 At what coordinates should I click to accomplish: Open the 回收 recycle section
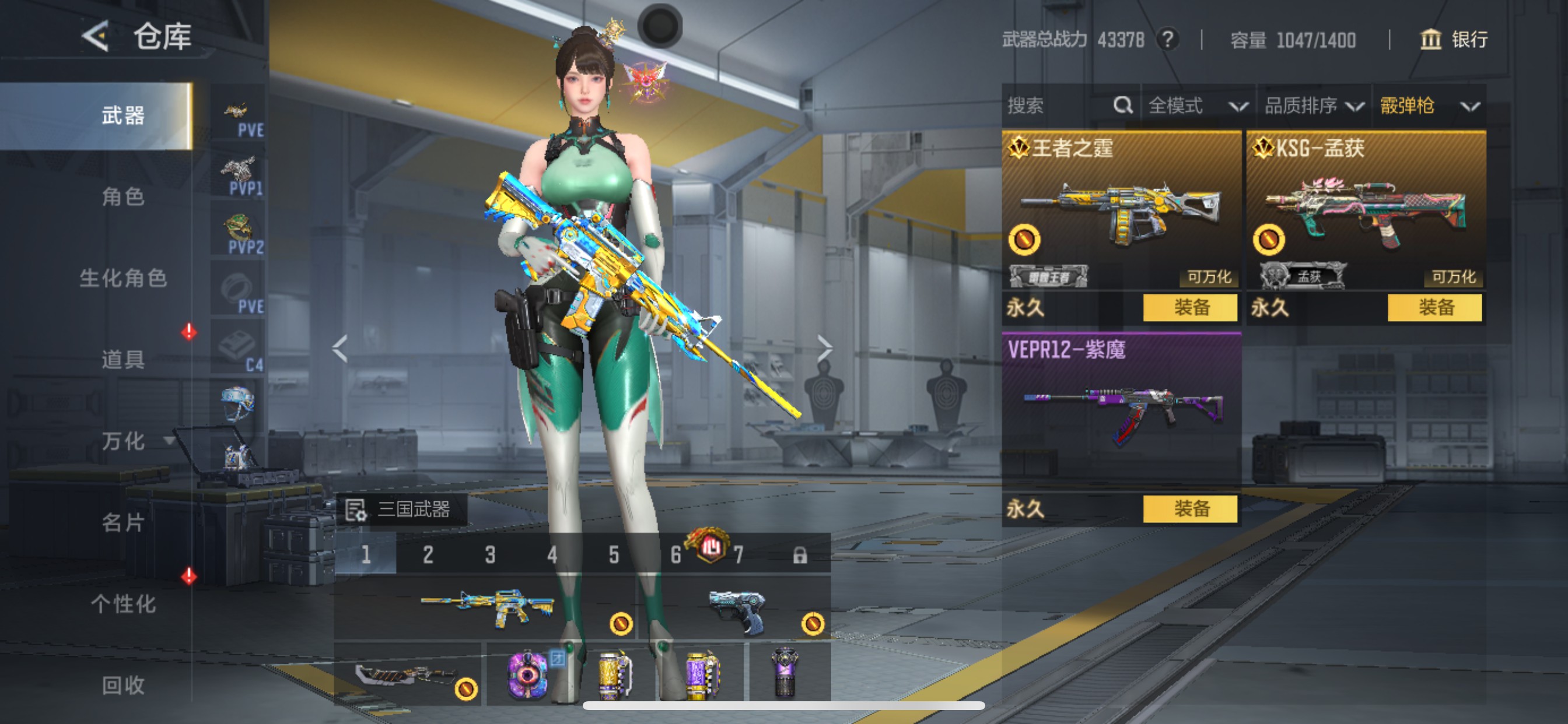(123, 685)
